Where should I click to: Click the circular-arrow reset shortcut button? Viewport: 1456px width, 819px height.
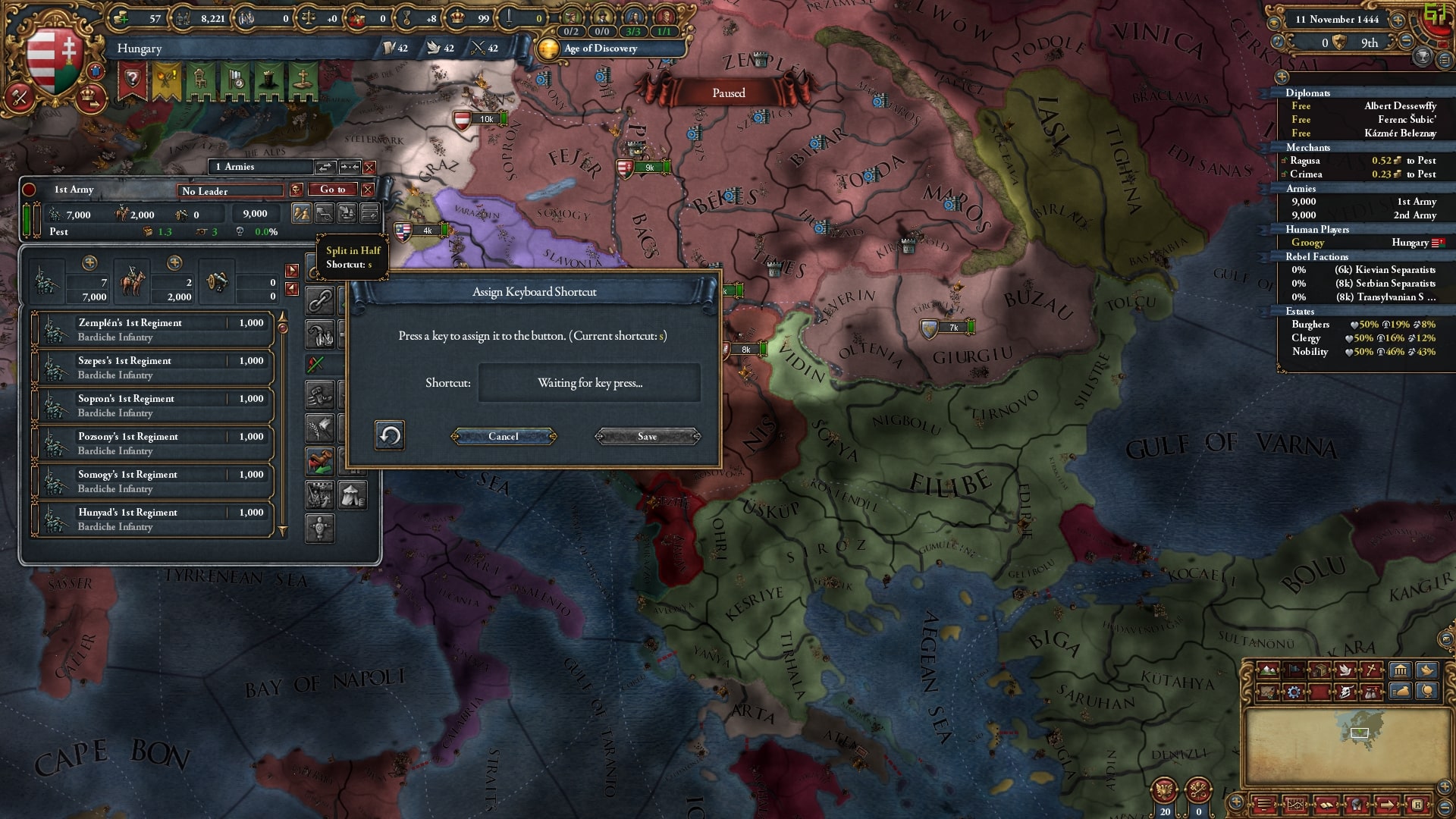tap(390, 435)
